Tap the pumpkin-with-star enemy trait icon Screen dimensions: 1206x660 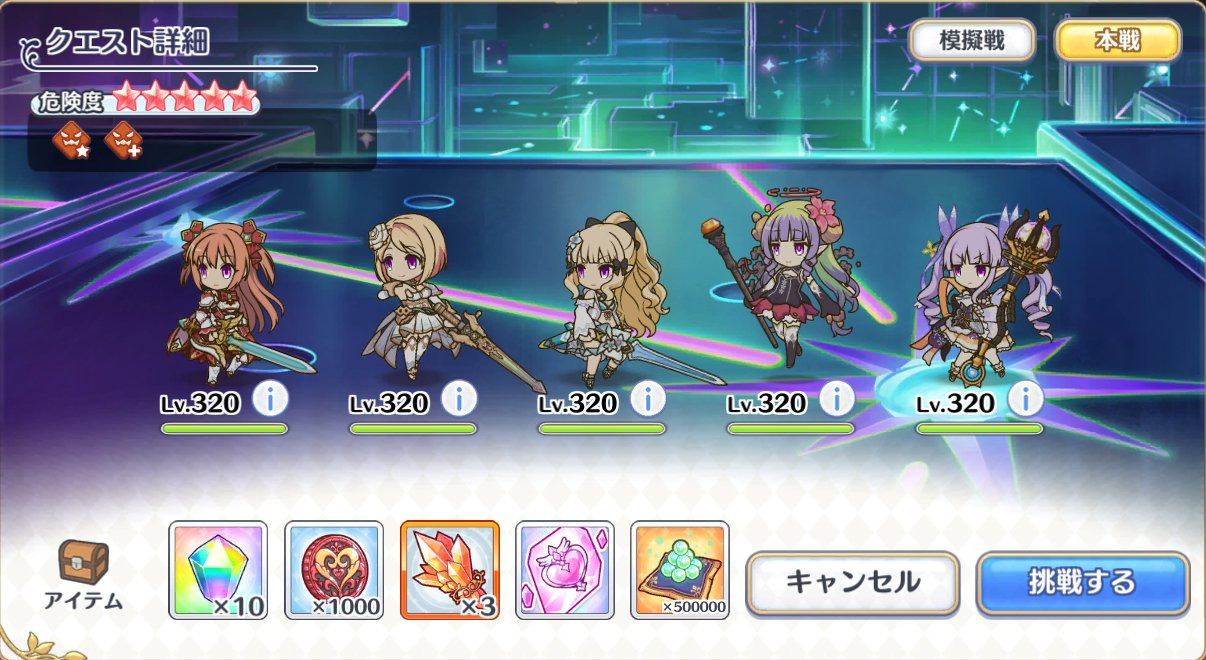pyautogui.click(x=72, y=140)
